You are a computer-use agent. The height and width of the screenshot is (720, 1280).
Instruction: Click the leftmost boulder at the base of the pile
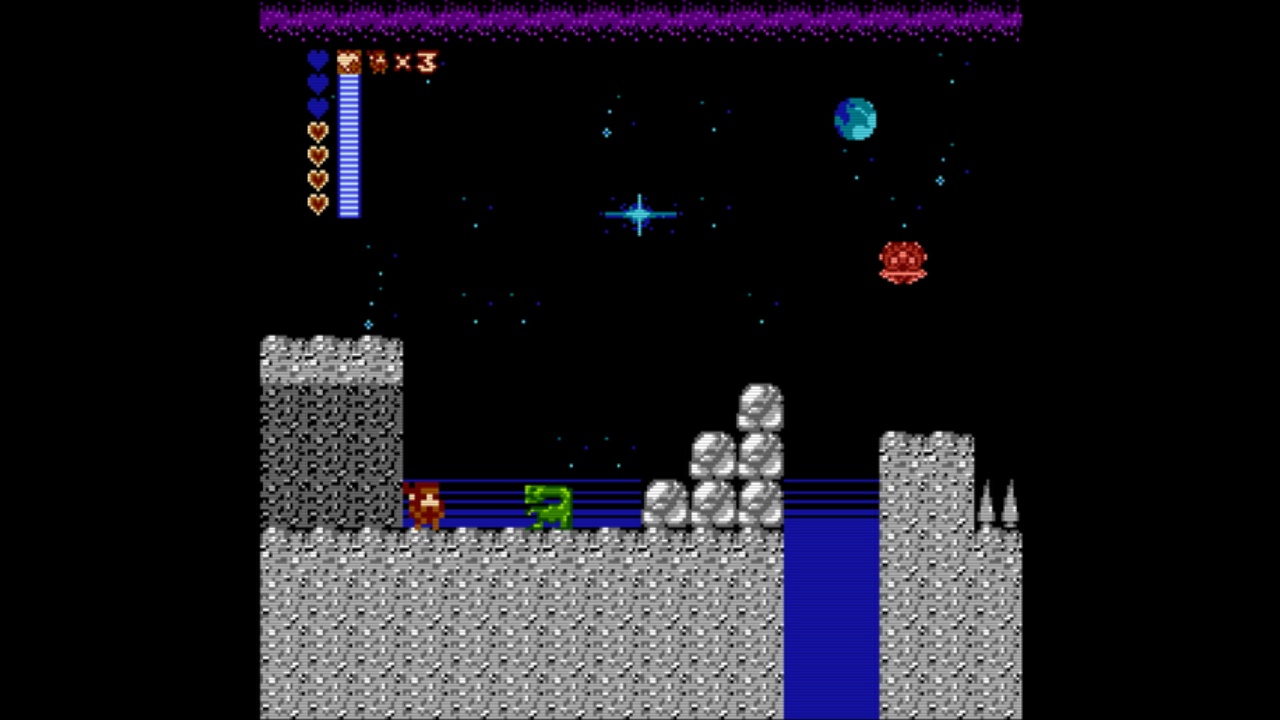click(668, 504)
